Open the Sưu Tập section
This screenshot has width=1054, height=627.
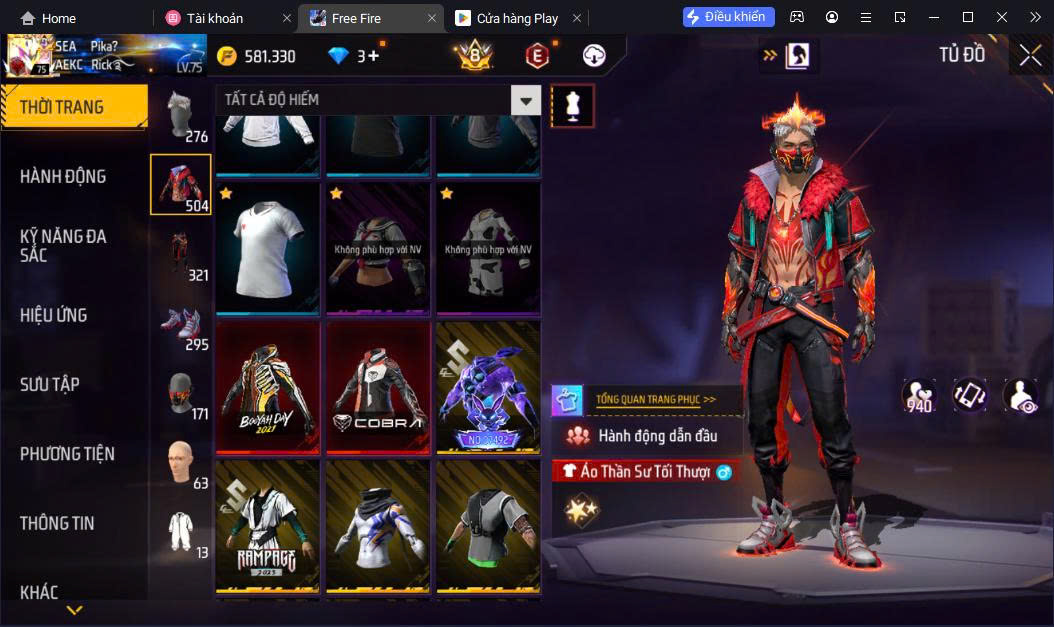(x=50, y=384)
